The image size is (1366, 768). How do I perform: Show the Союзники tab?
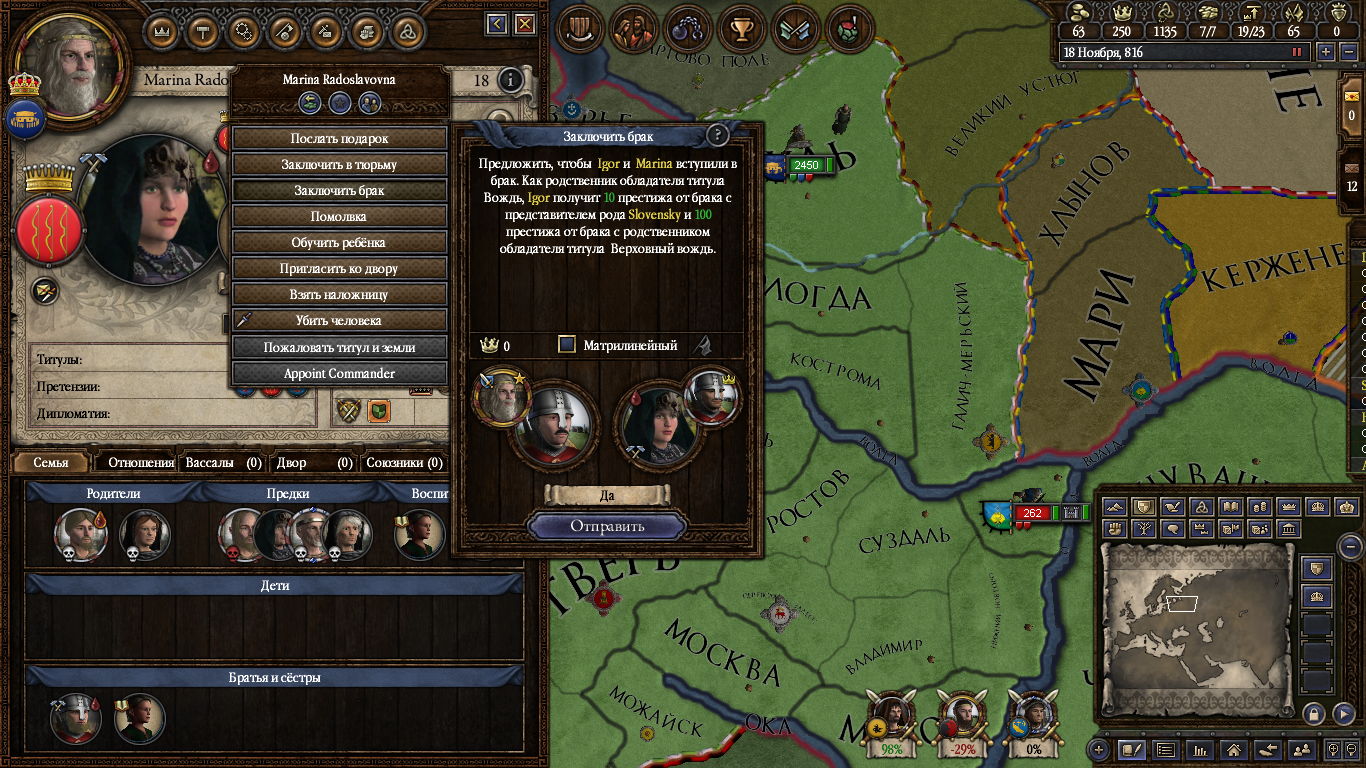click(x=403, y=463)
